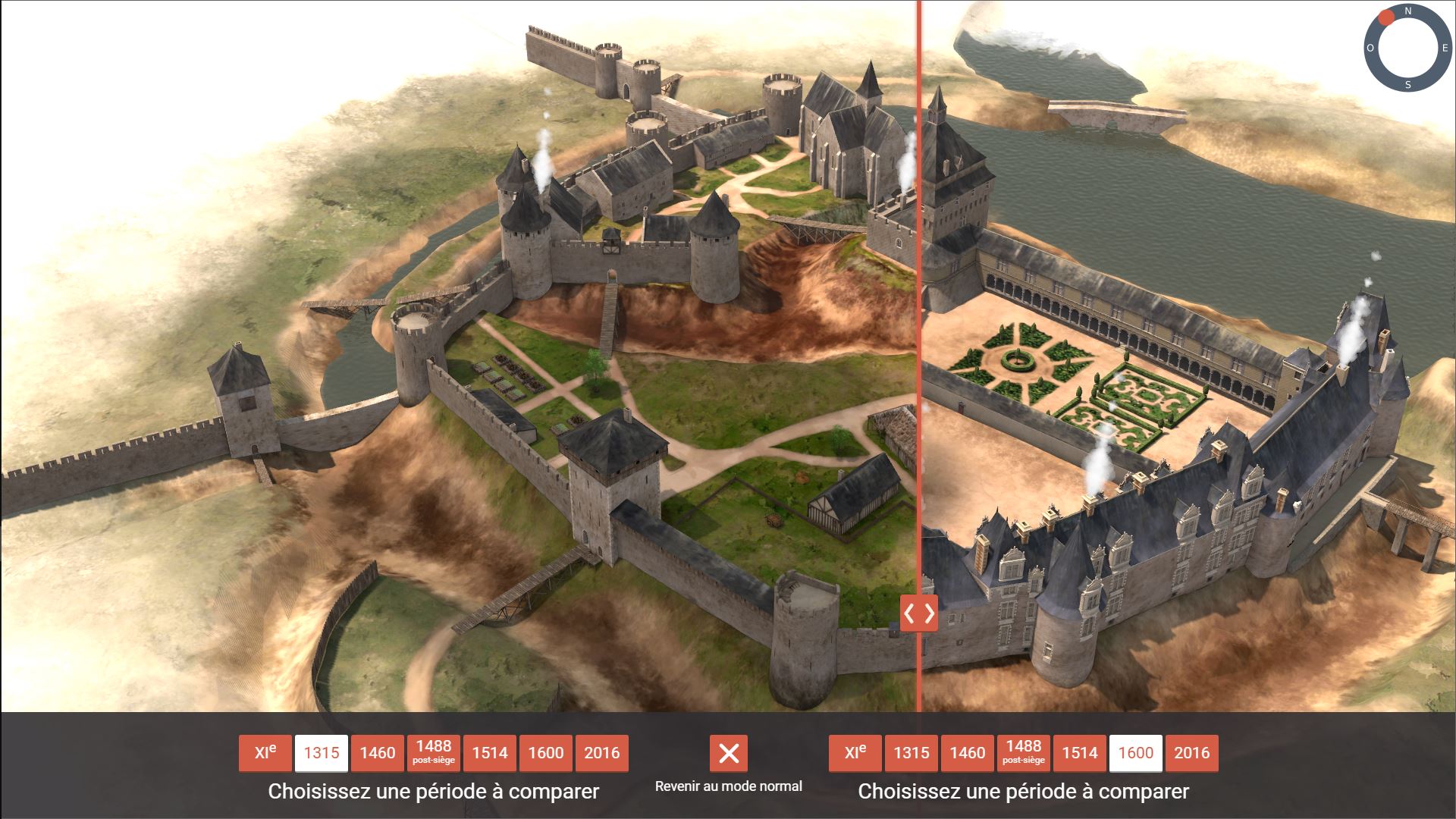The width and height of the screenshot is (1456, 819).
Task: Close comparison with the X button
Action: point(729,753)
